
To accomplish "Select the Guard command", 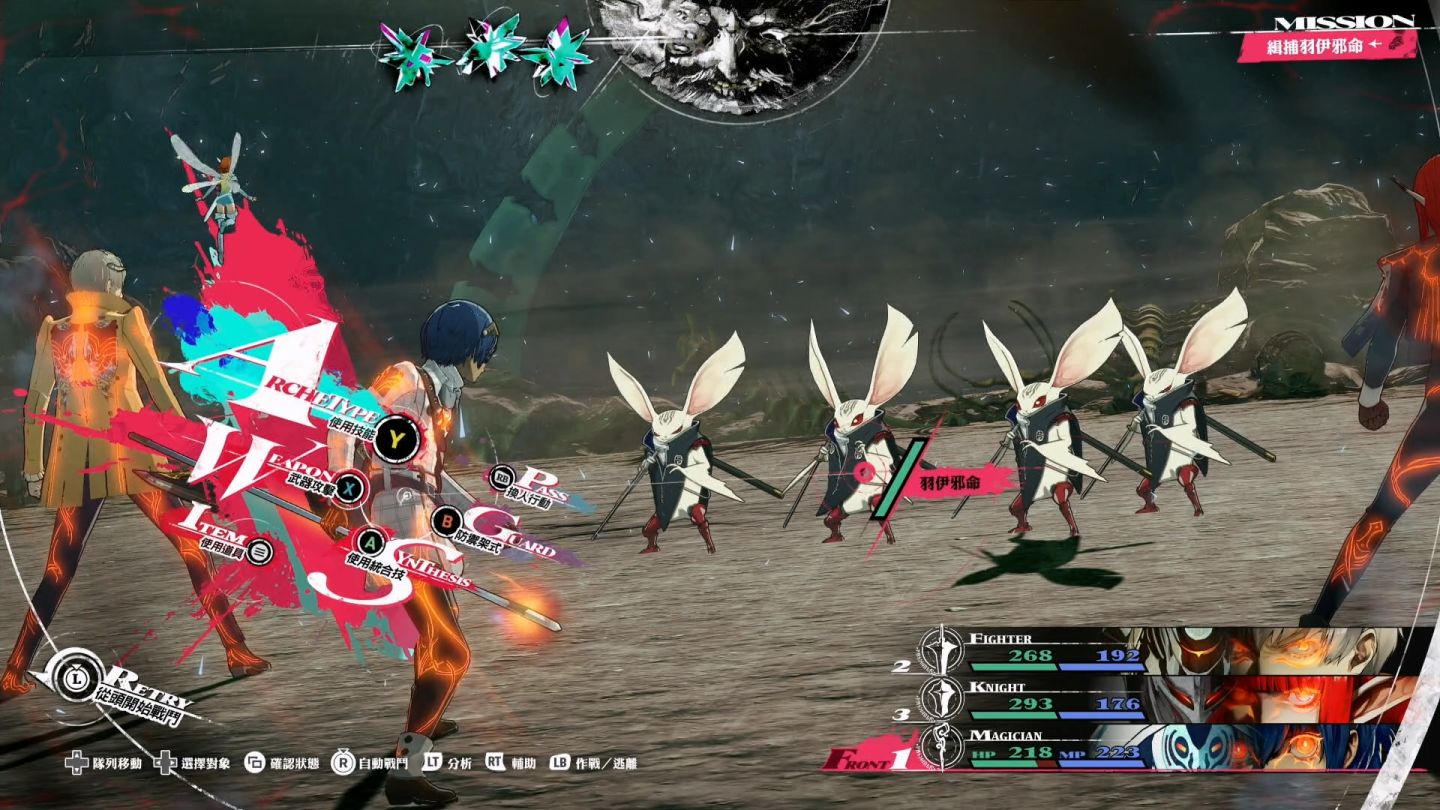I will [x=447, y=520].
